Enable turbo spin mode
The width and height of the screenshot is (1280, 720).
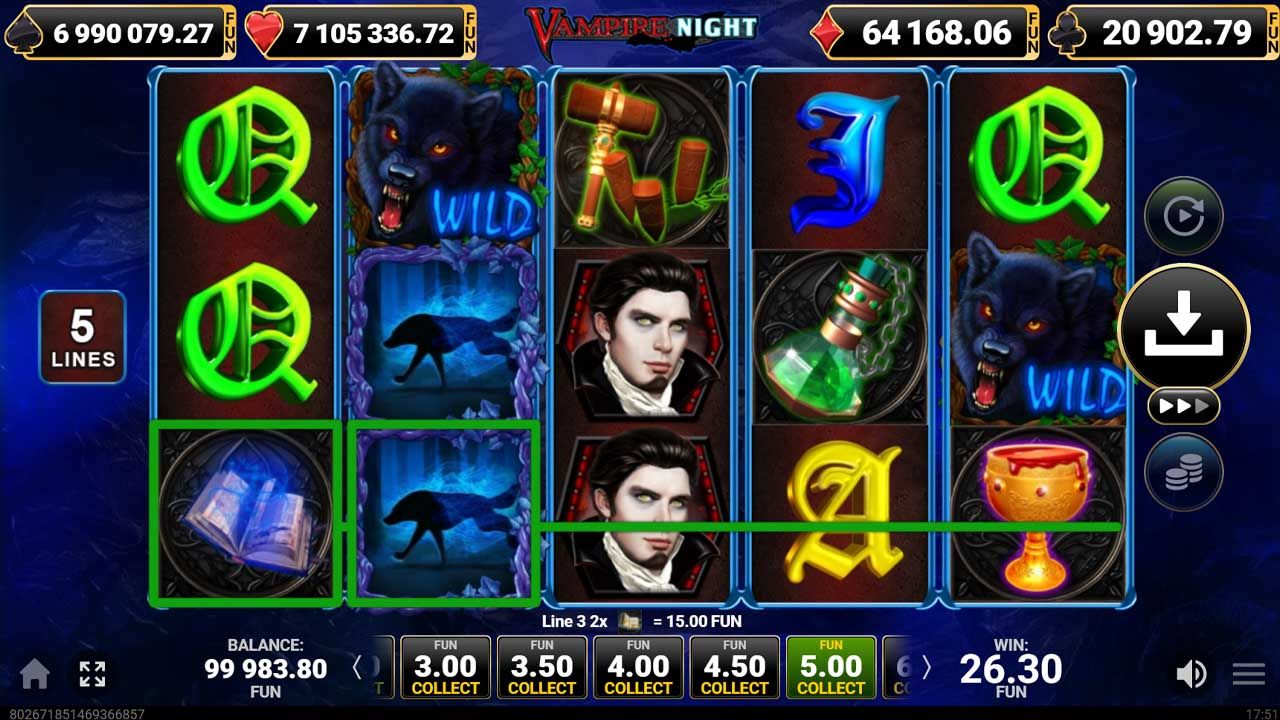point(1183,406)
